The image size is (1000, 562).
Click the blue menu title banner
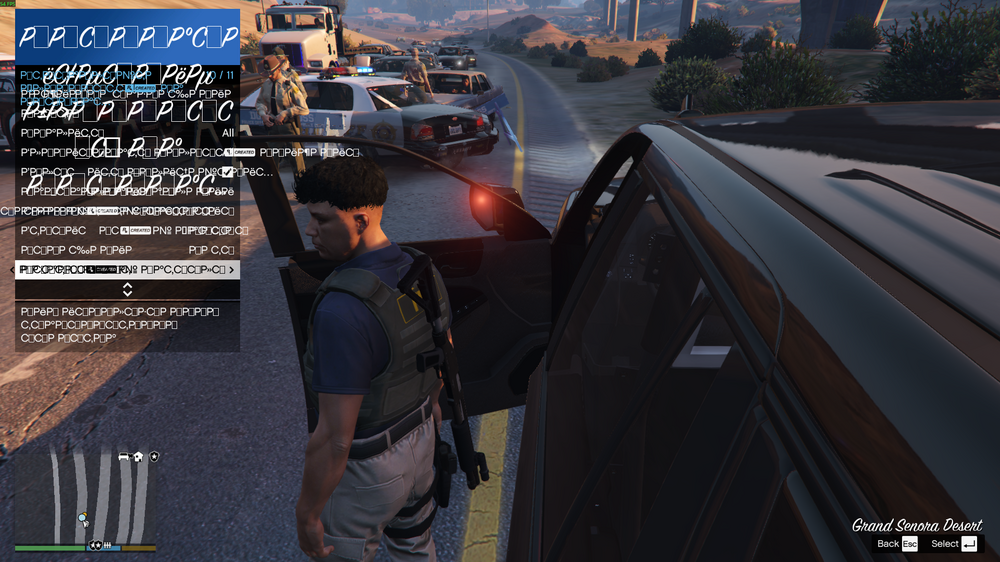pyautogui.click(x=127, y=37)
